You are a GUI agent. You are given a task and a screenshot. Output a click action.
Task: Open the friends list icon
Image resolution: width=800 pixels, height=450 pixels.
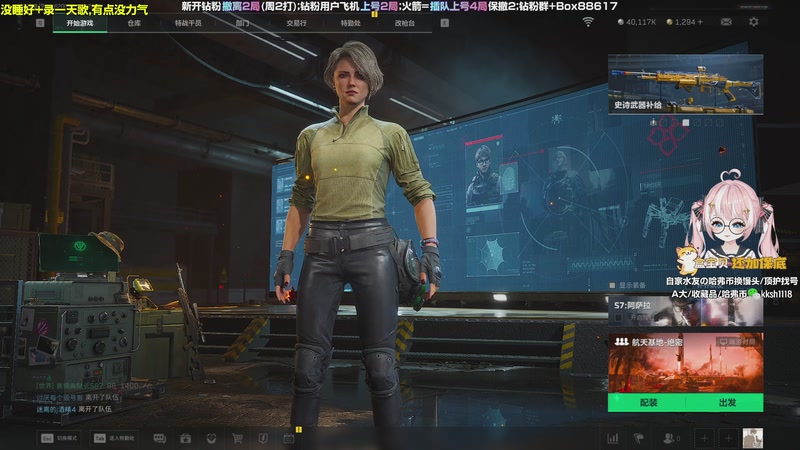click(668, 438)
